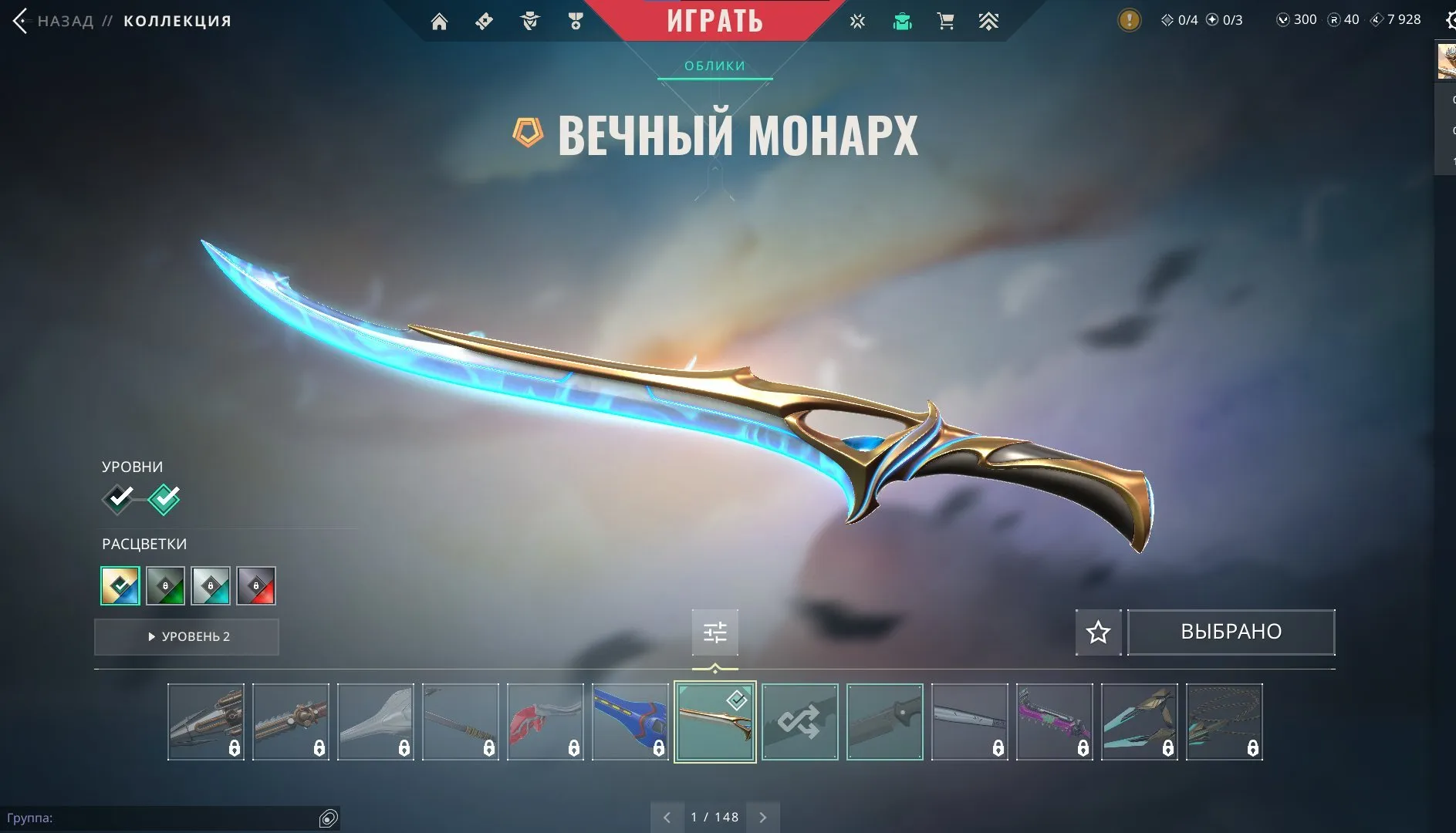Open the settings gear in the top corner
The image size is (1456, 833).
[1449, 21]
